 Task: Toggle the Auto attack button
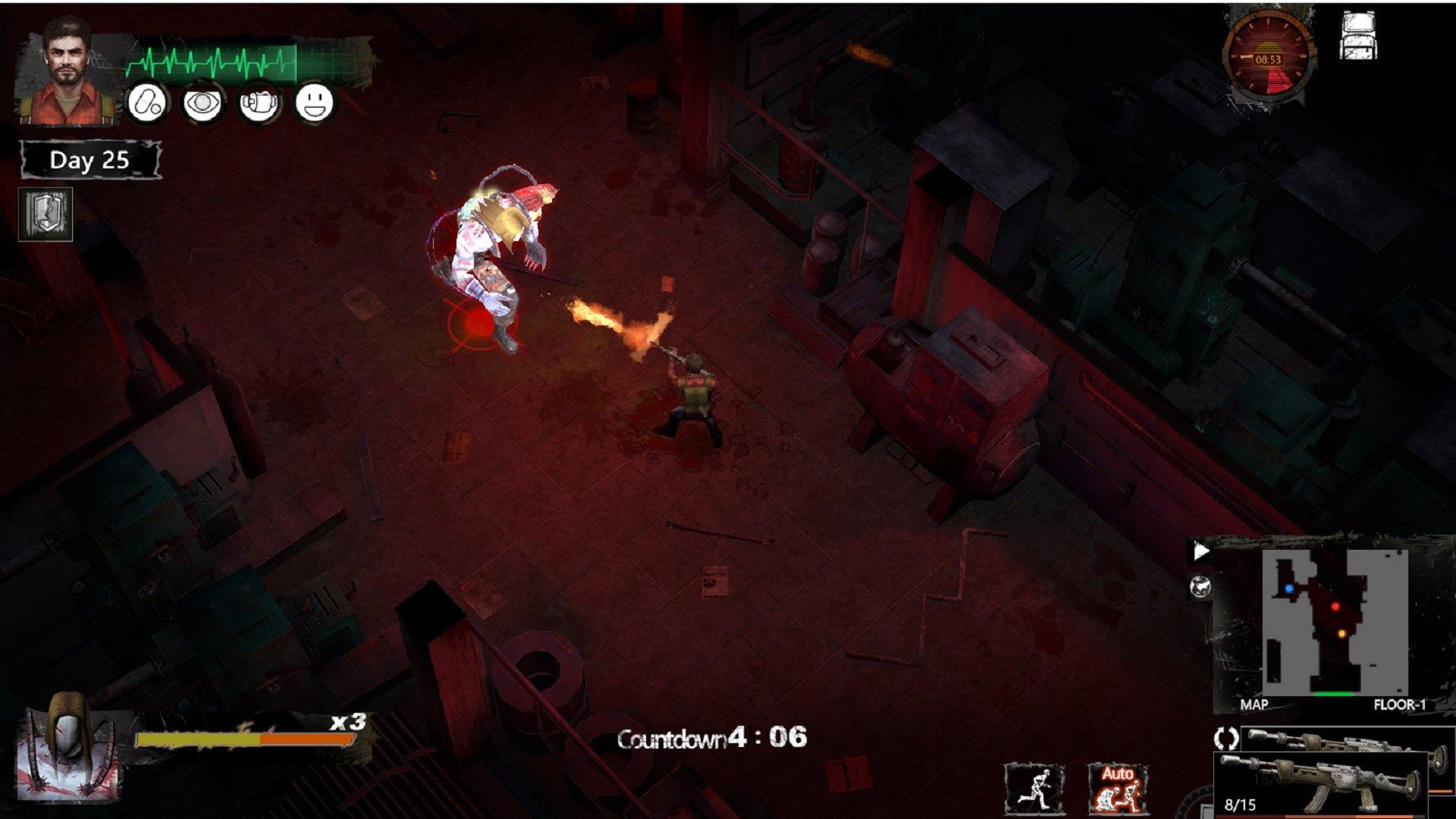point(1118,789)
